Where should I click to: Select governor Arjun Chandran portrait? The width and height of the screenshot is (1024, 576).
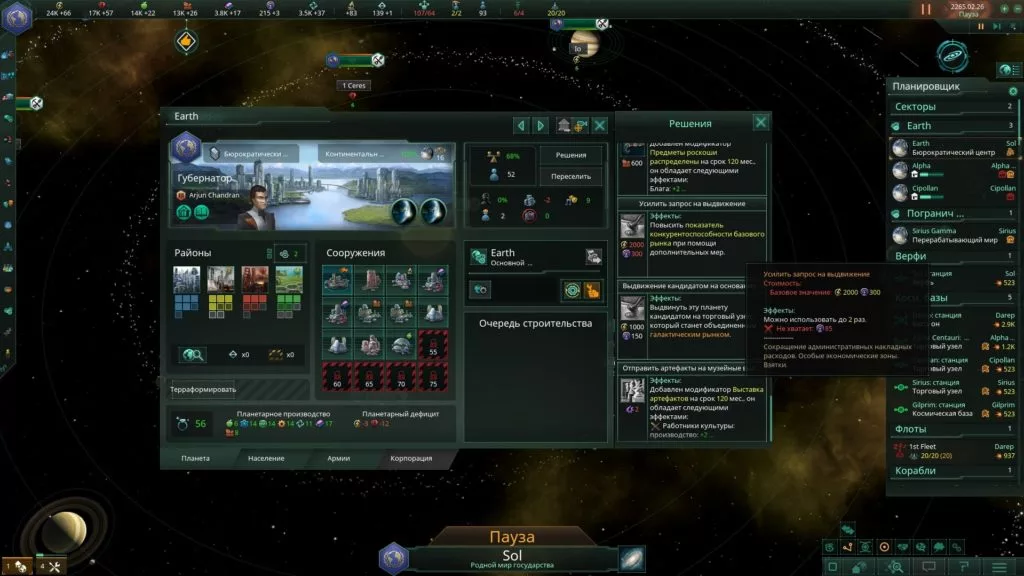258,205
